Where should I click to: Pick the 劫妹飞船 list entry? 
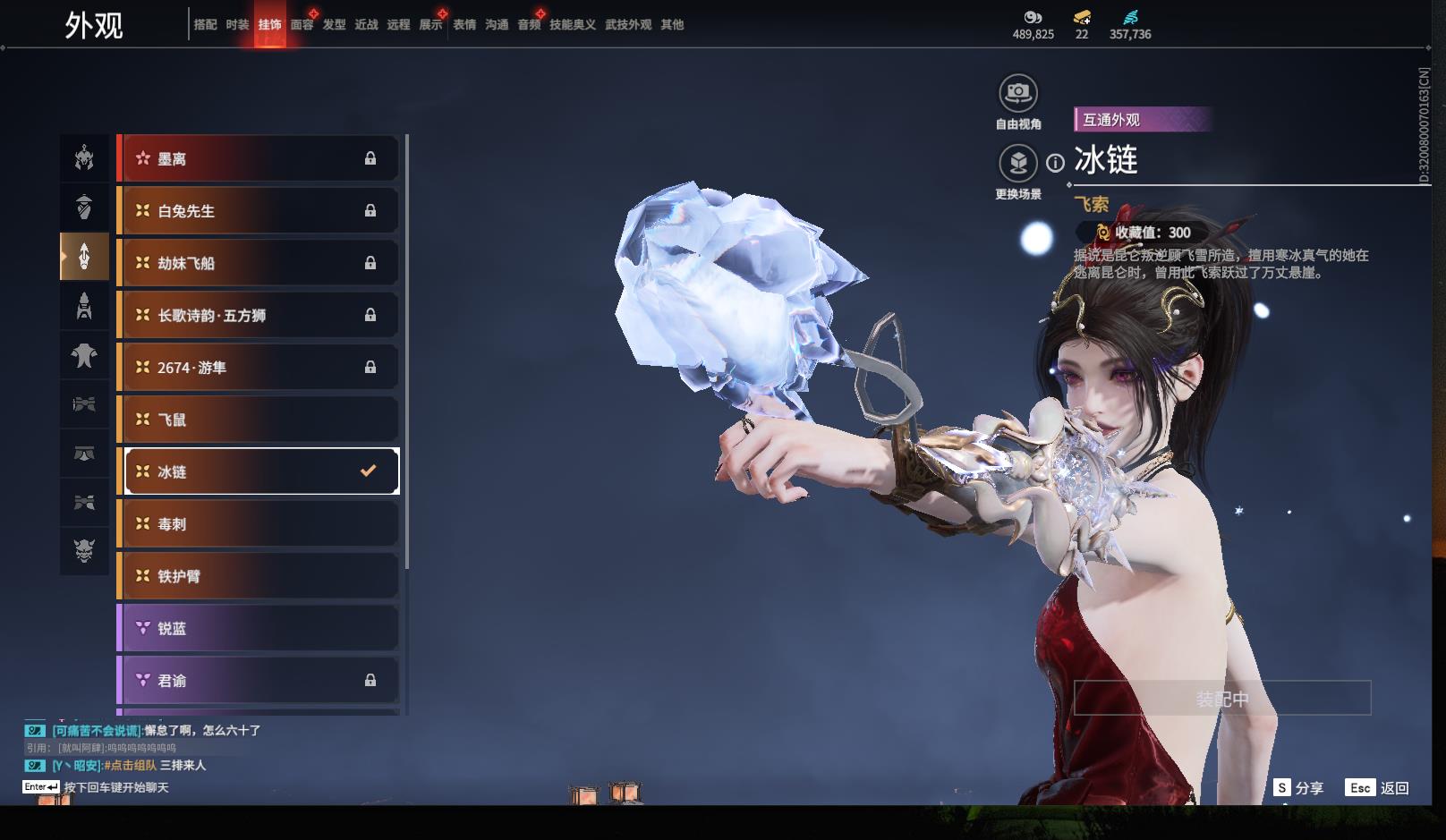(259, 263)
